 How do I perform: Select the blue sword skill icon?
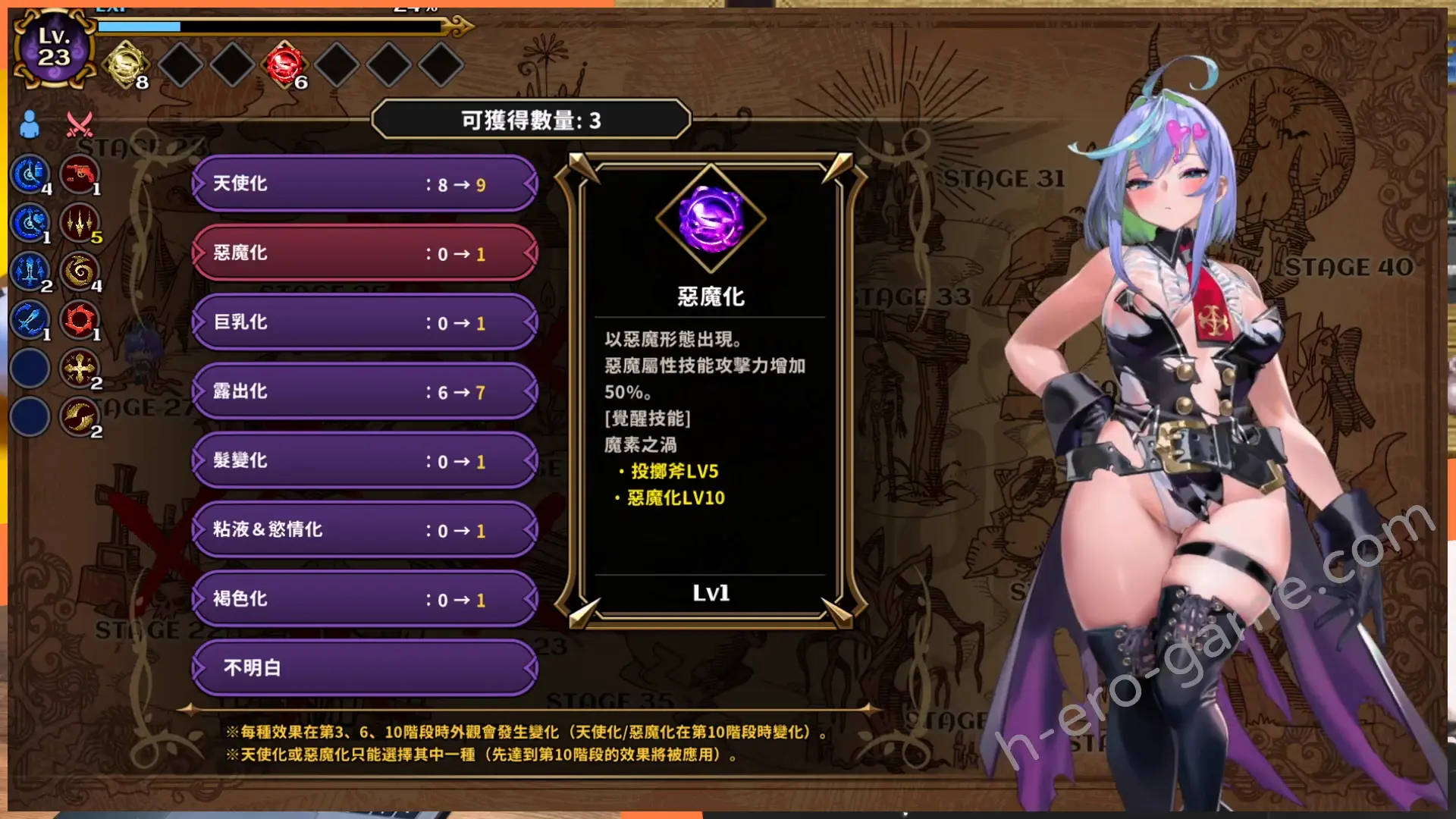[30, 320]
